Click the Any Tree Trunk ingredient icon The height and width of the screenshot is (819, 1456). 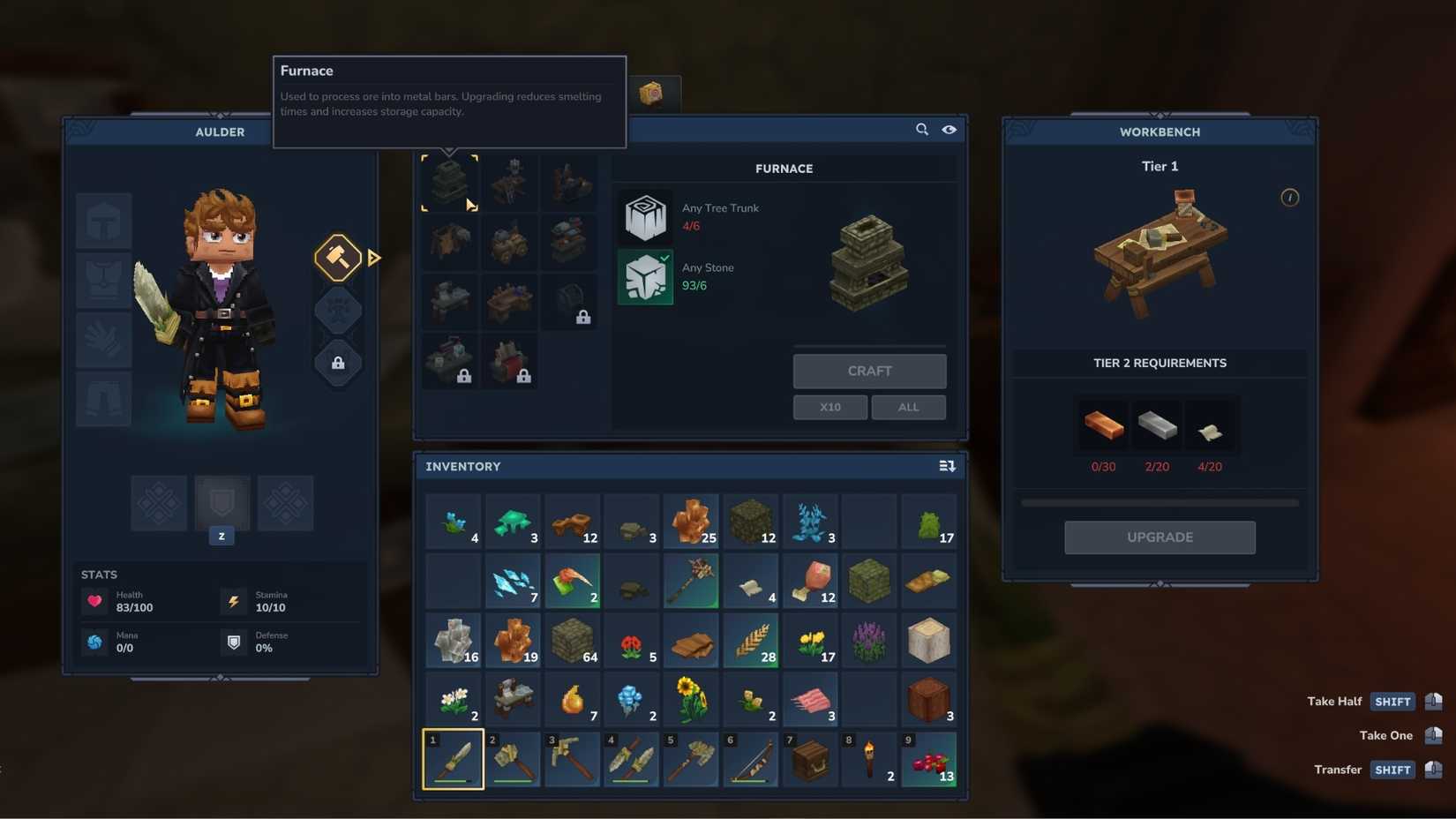645,217
